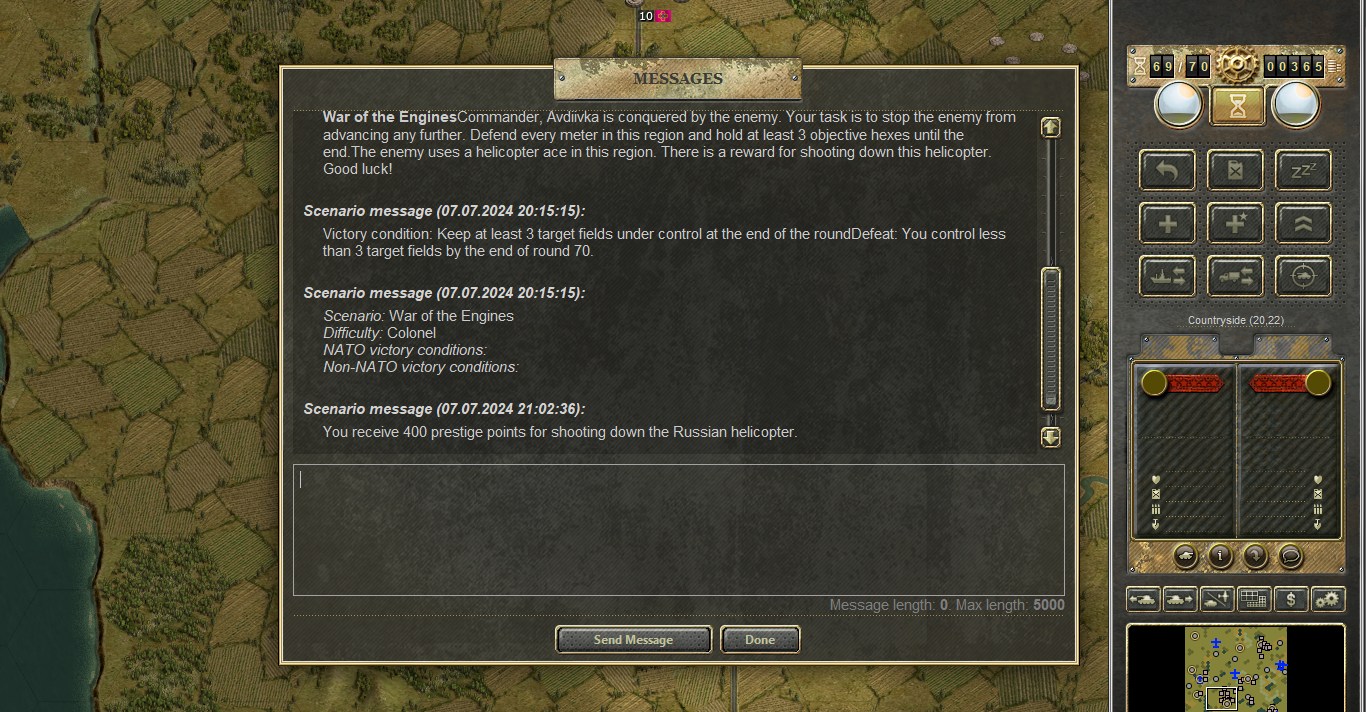Activate the resupply fuel canister button

(x=1235, y=170)
